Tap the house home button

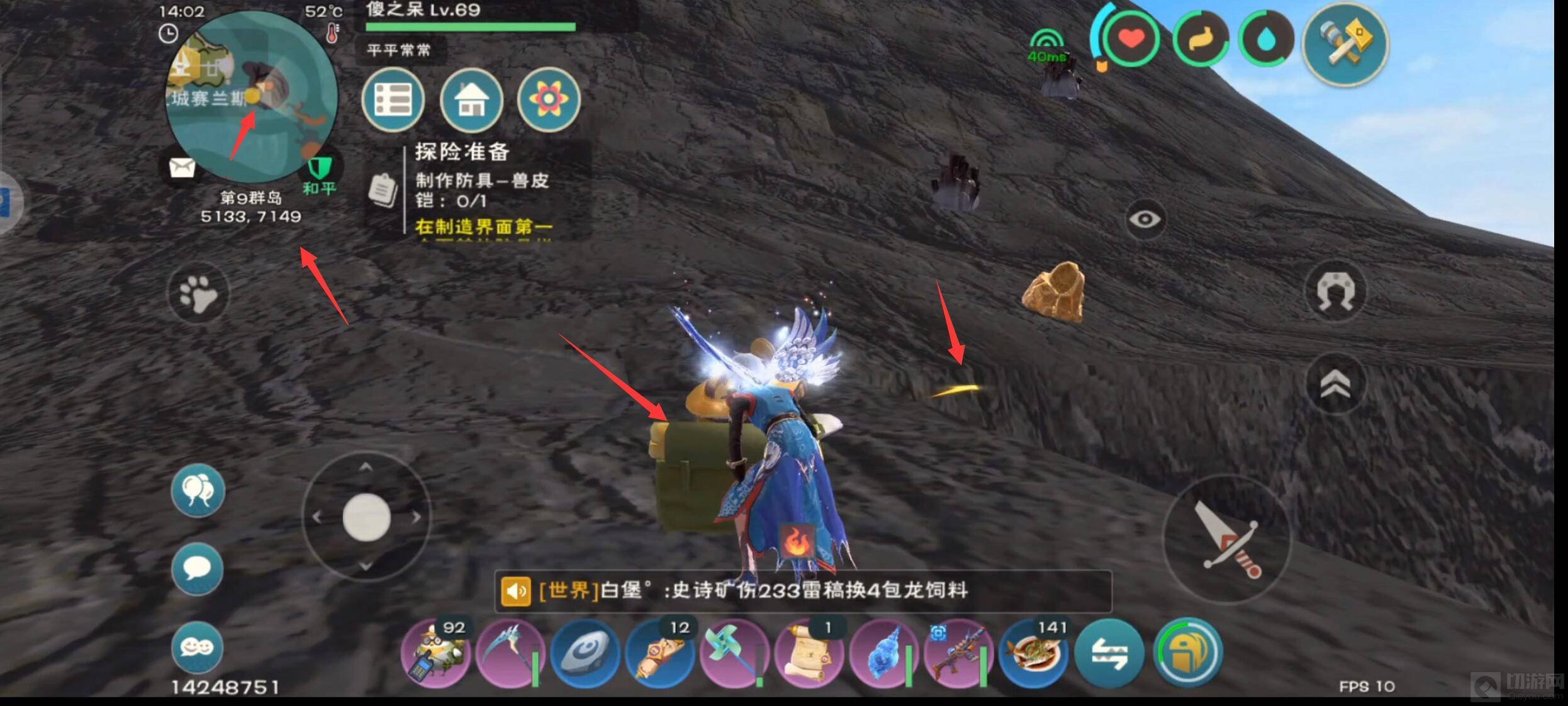coord(471,100)
